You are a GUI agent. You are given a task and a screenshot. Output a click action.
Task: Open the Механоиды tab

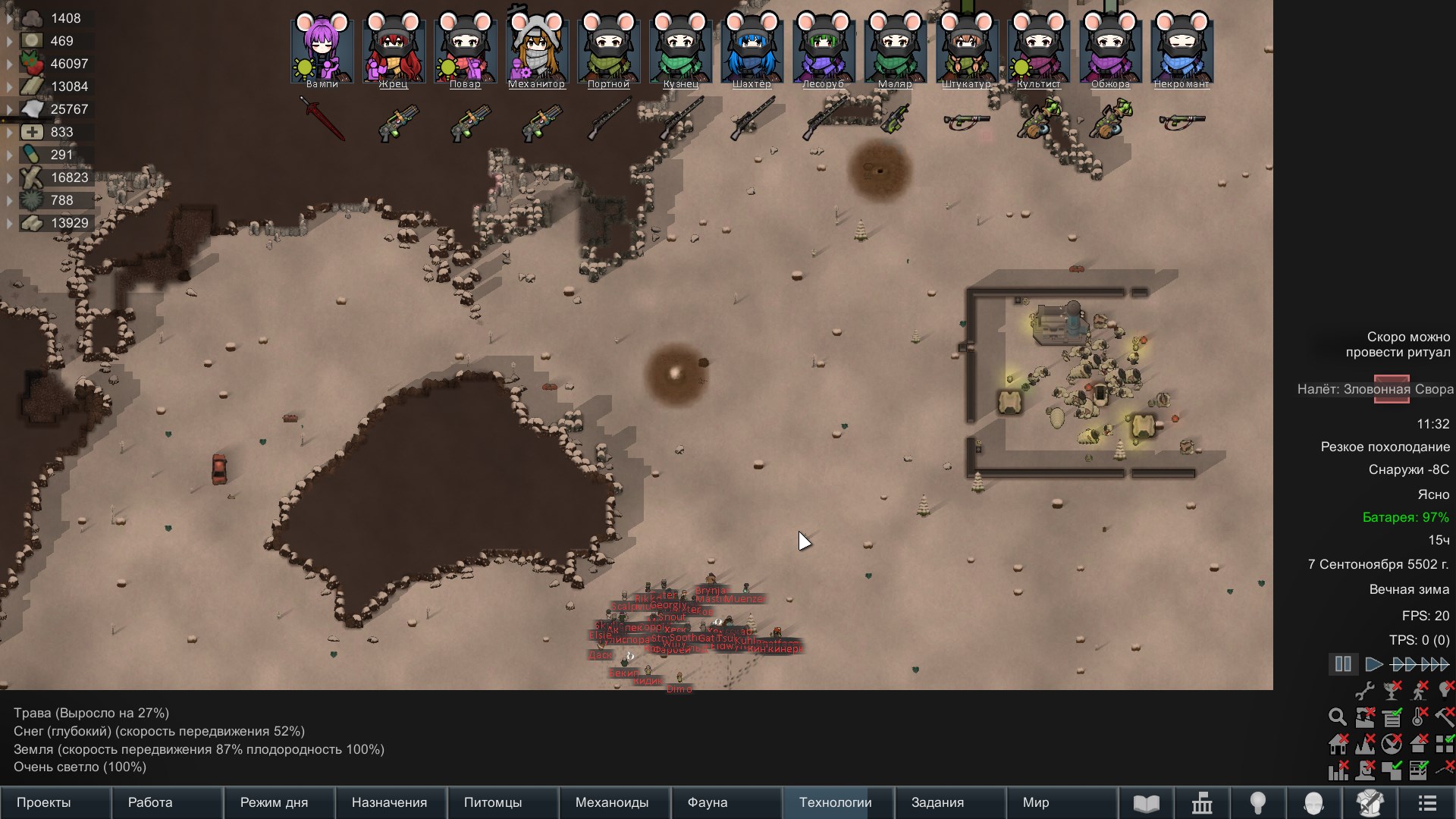(612, 802)
